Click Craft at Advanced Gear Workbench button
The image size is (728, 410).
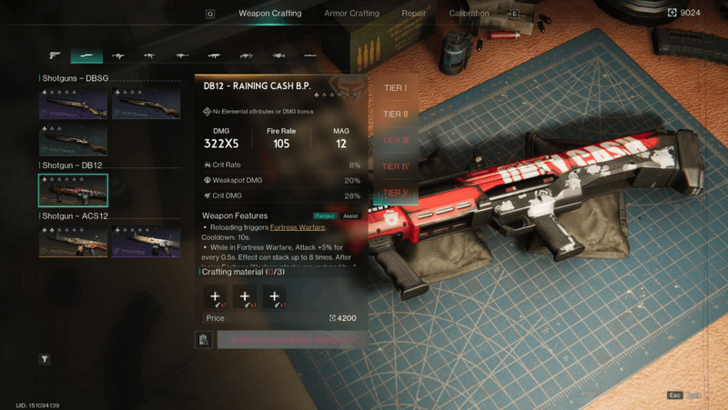tap(289, 340)
